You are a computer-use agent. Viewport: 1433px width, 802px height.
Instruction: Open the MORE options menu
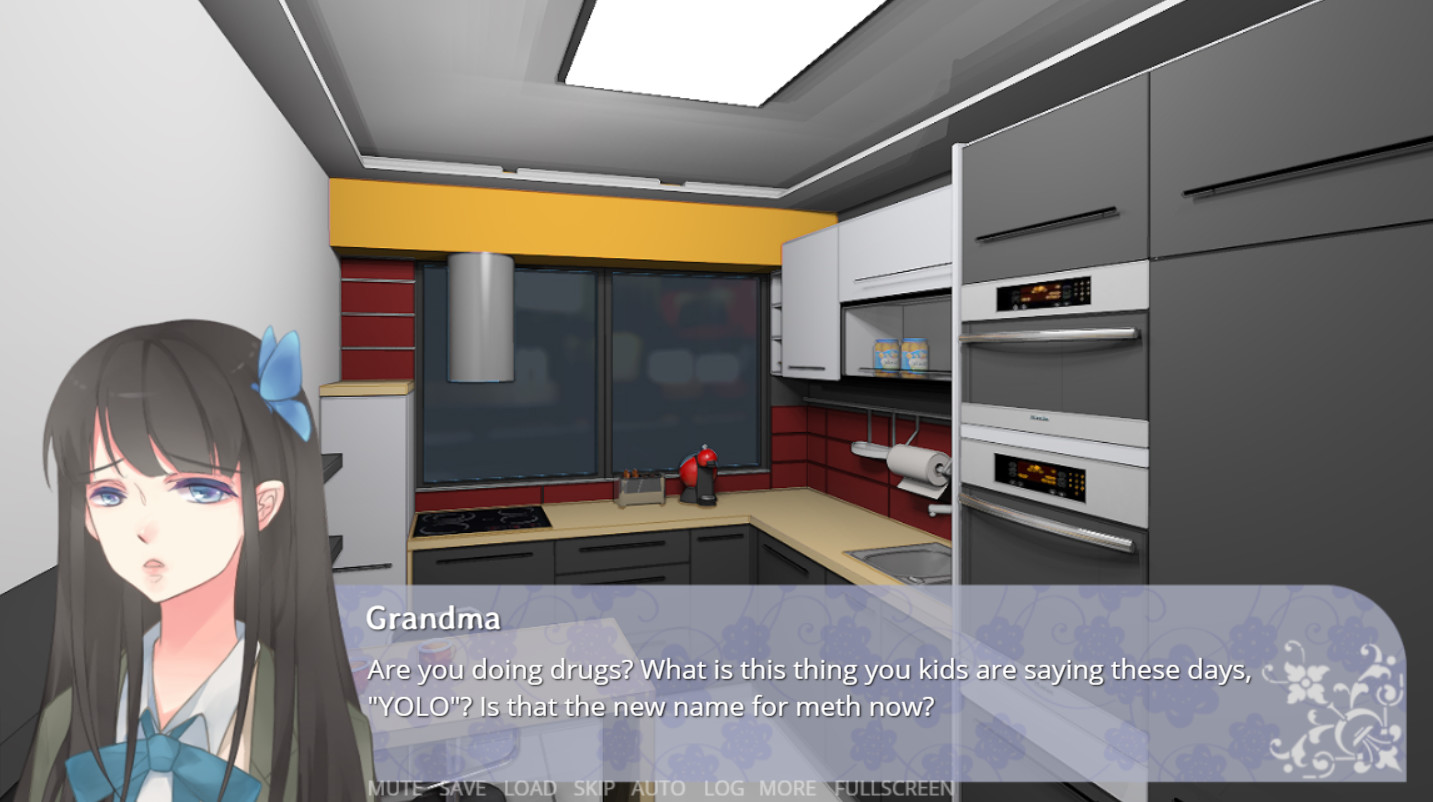coord(786,788)
